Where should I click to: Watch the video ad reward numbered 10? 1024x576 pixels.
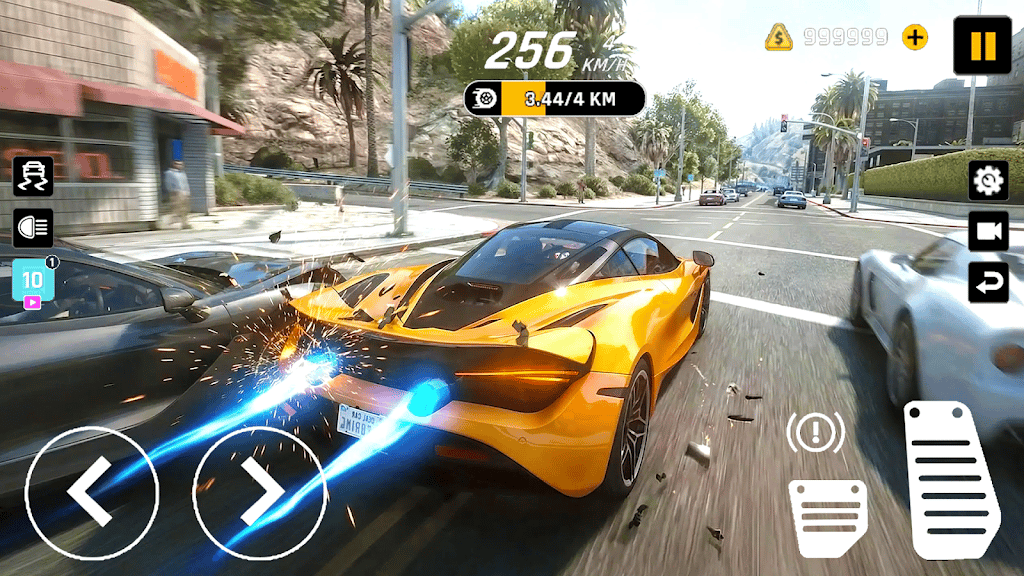point(32,282)
